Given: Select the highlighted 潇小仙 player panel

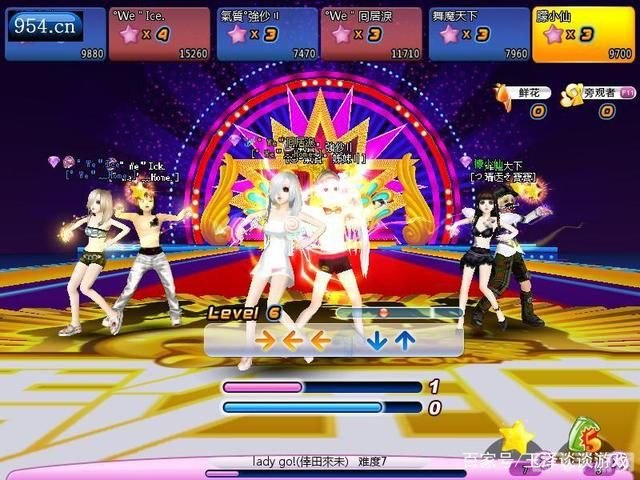Looking at the screenshot, I should pos(583,34).
